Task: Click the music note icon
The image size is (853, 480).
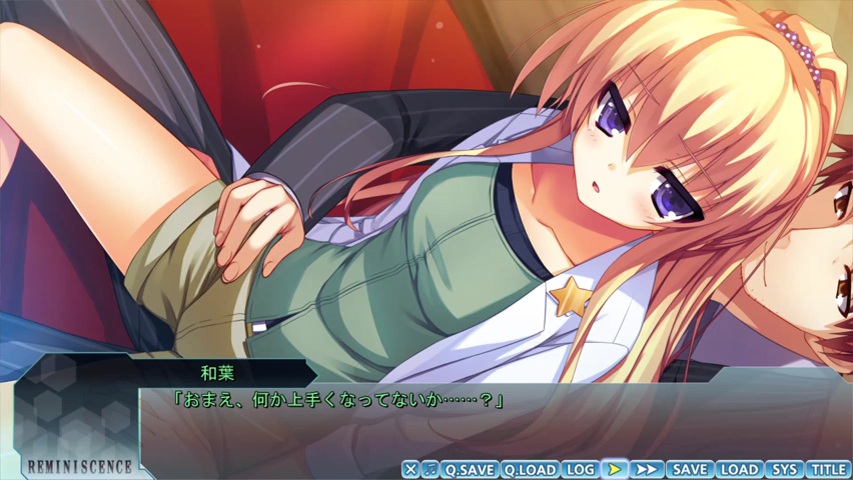Action: [430, 469]
